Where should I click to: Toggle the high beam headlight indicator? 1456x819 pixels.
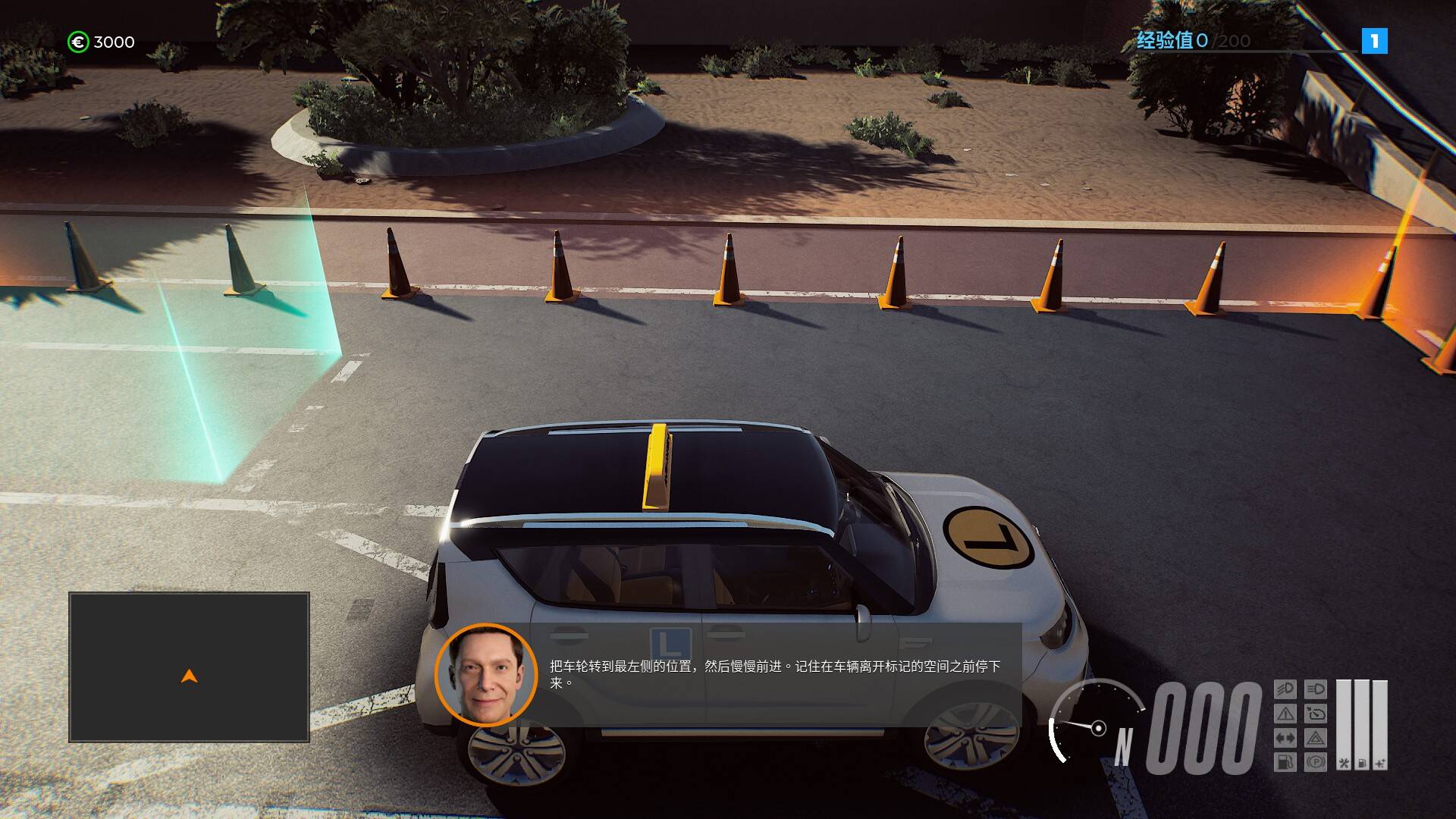click(x=1316, y=689)
